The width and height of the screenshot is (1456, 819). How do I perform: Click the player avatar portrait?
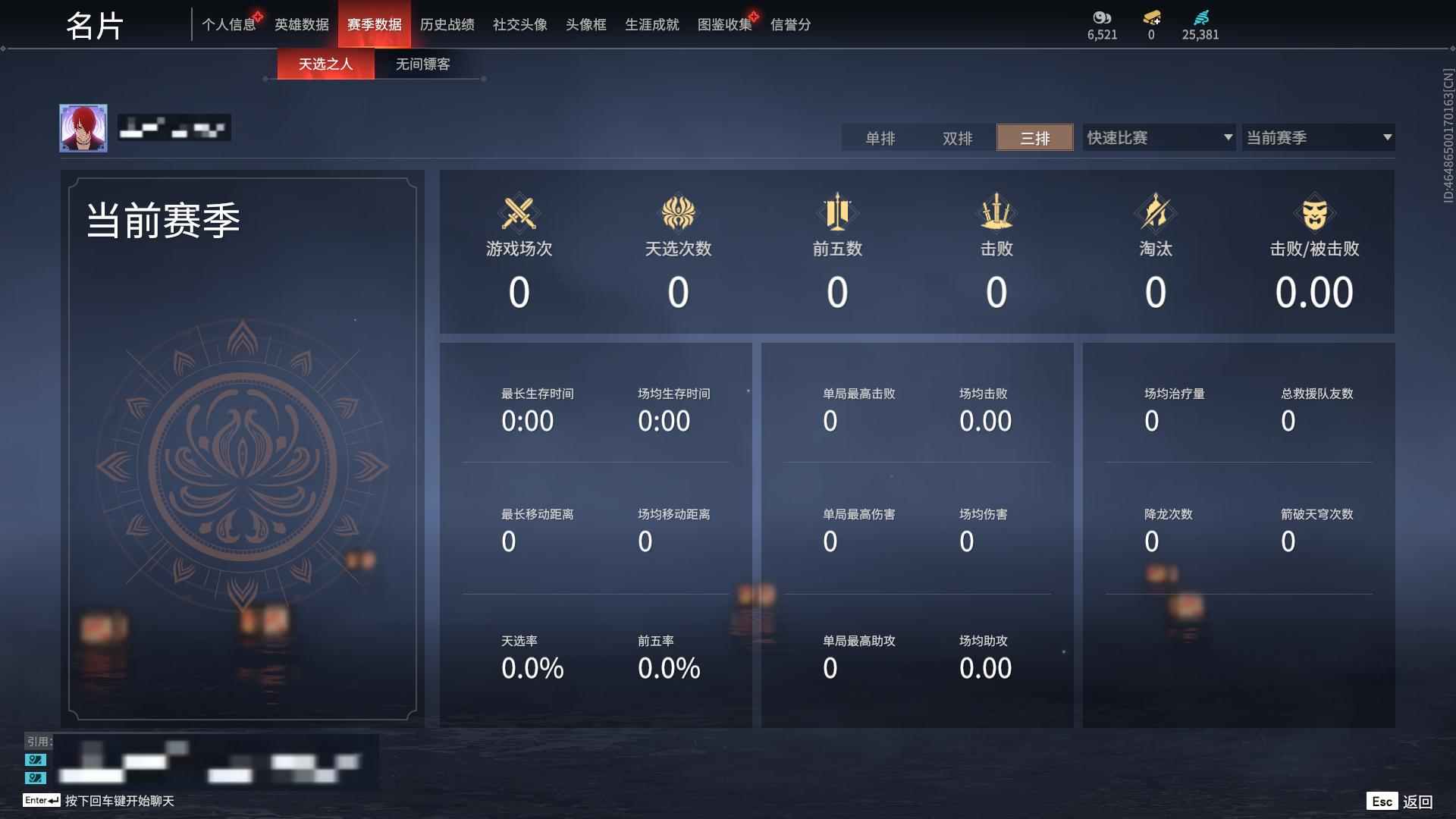84,127
